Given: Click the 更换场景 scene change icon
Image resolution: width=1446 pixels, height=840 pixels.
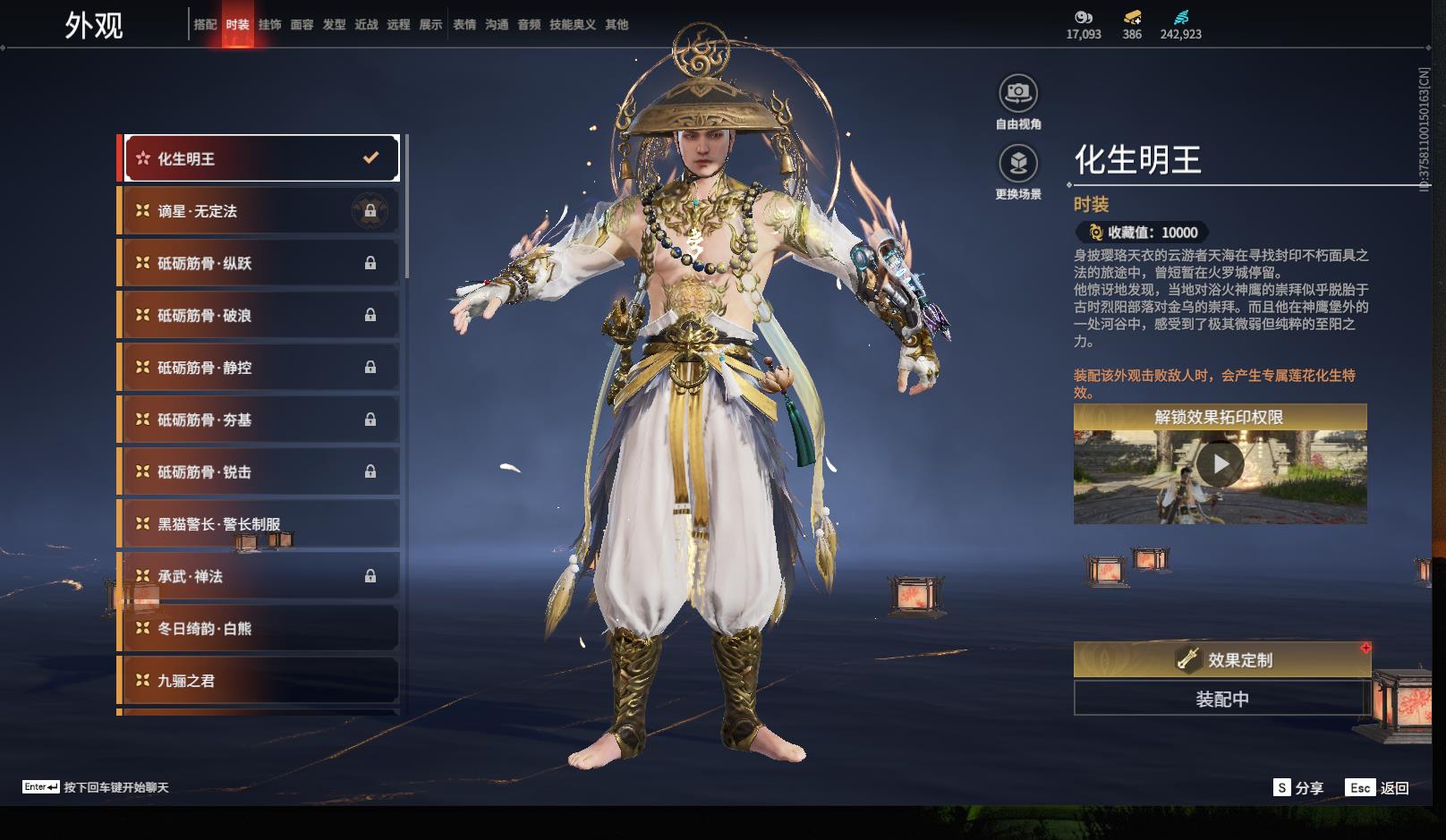Looking at the screenshot, I should click(x=1018, y=164).
